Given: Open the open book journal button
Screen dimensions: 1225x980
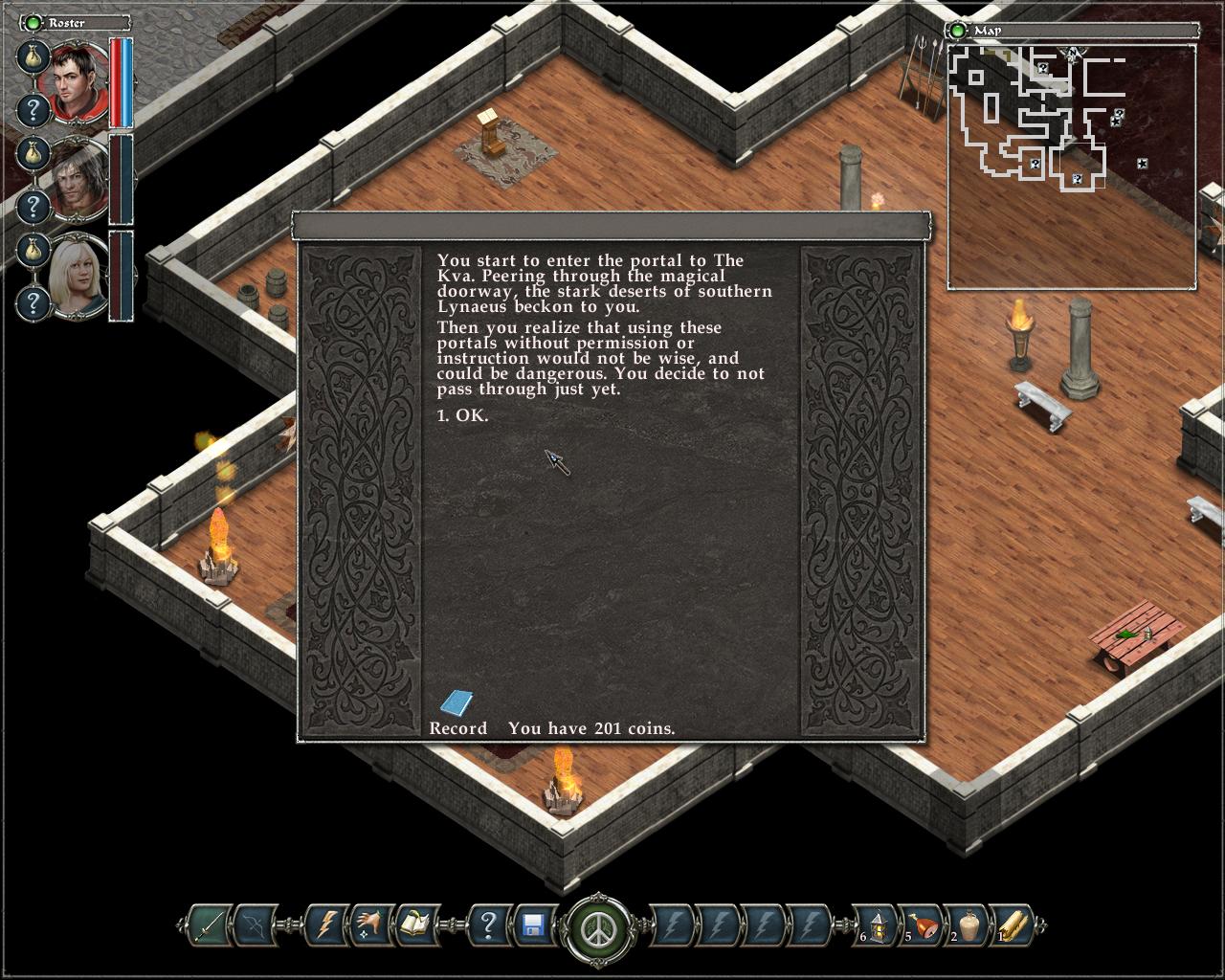Looking at the screenshot, I should (x=414, y=925).
